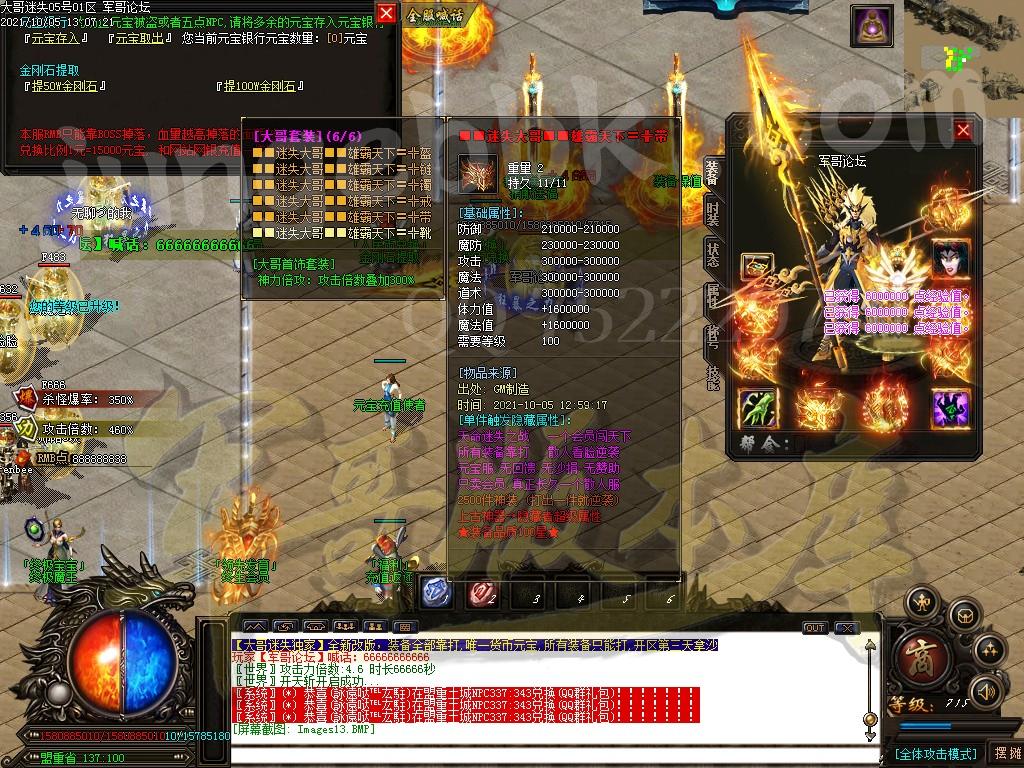1024x768 pixels.
Task: Click the 元宝取出 withdraw link
Action: (138, 39)
